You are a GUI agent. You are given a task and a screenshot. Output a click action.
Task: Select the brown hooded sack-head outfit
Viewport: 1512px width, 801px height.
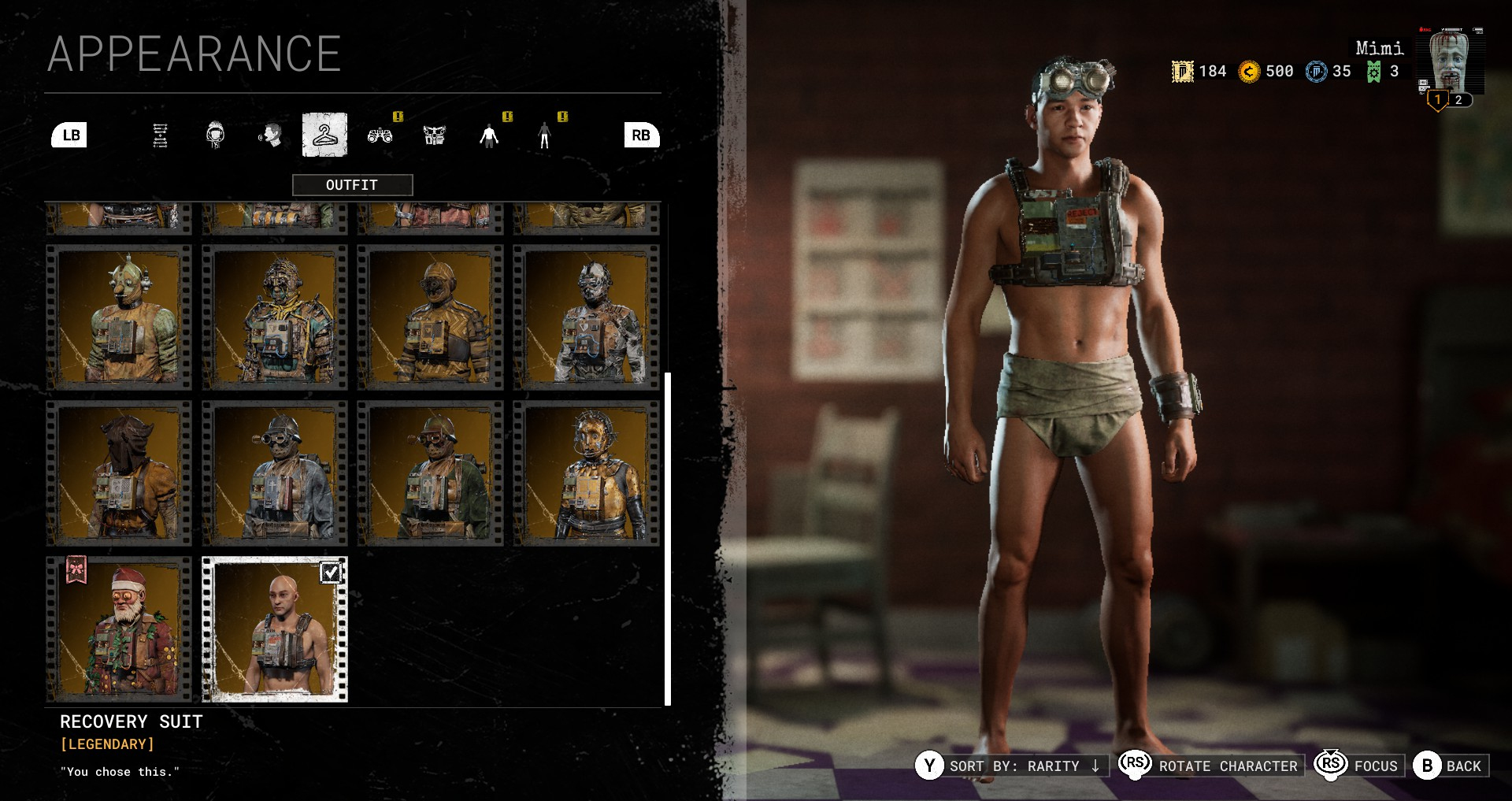click(119, 473)
